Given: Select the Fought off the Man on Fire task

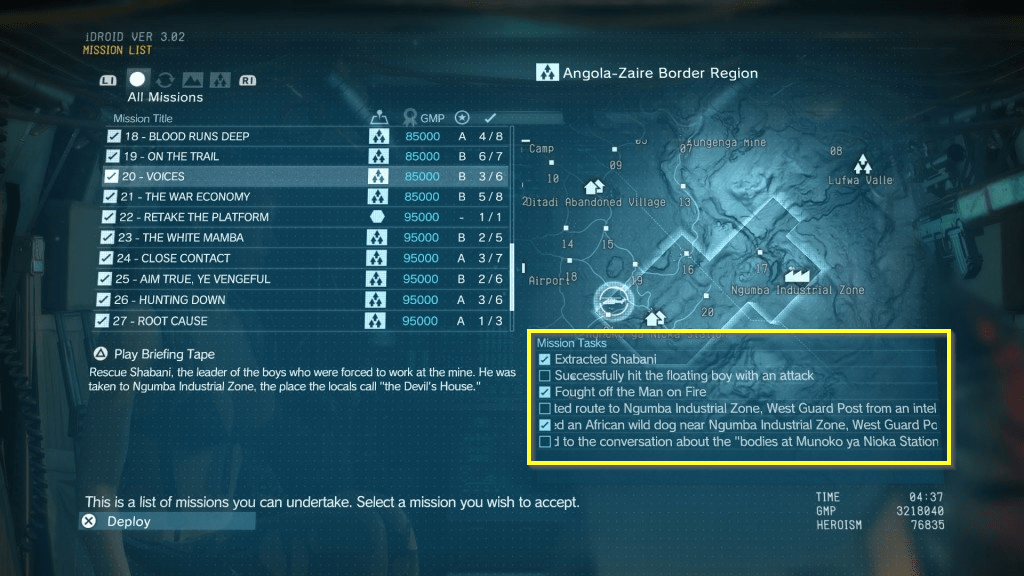Looking at the screenshot, I should click(630, 392).
